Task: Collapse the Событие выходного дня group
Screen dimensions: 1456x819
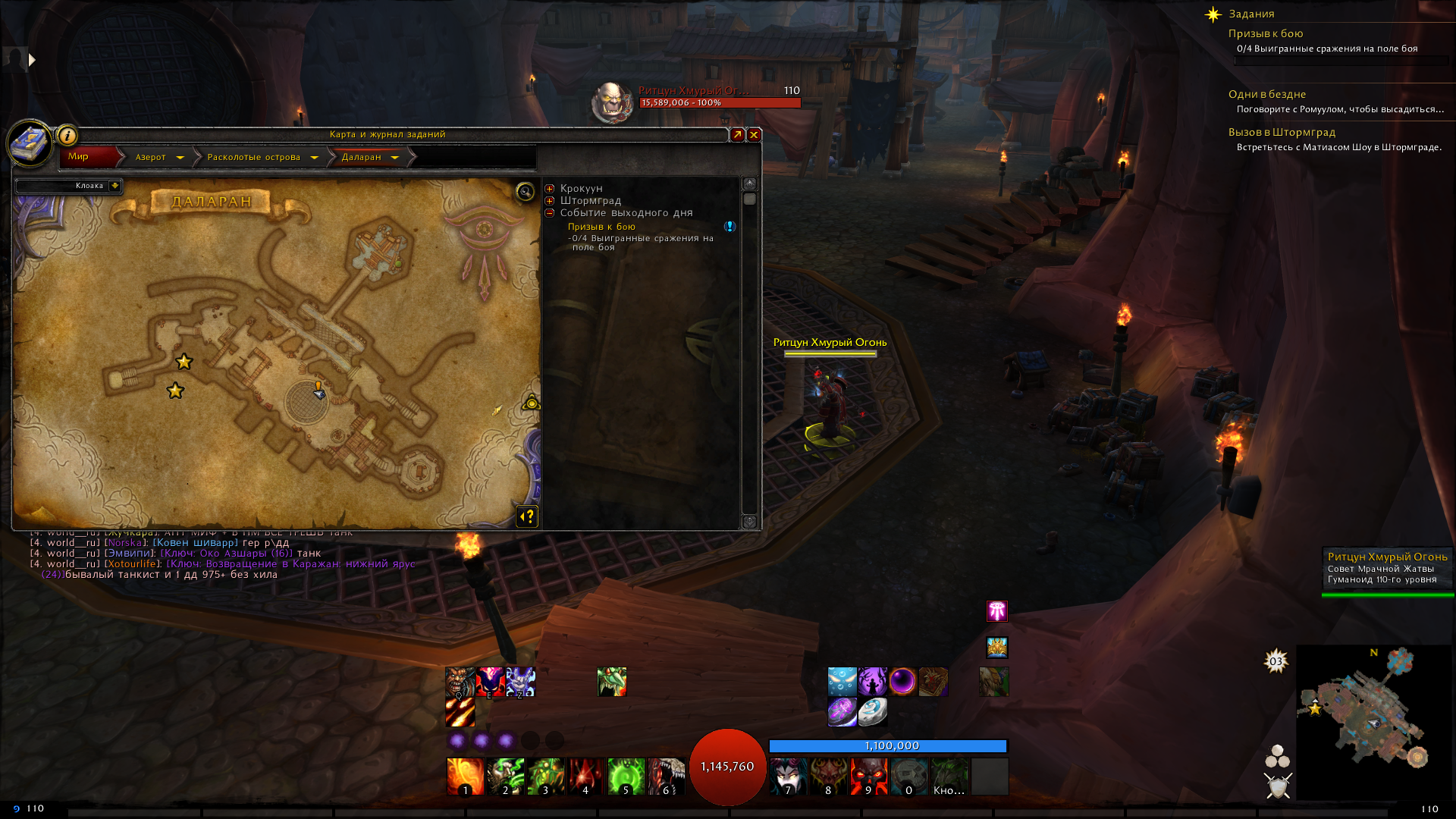Action: click(x=550, y=213)
